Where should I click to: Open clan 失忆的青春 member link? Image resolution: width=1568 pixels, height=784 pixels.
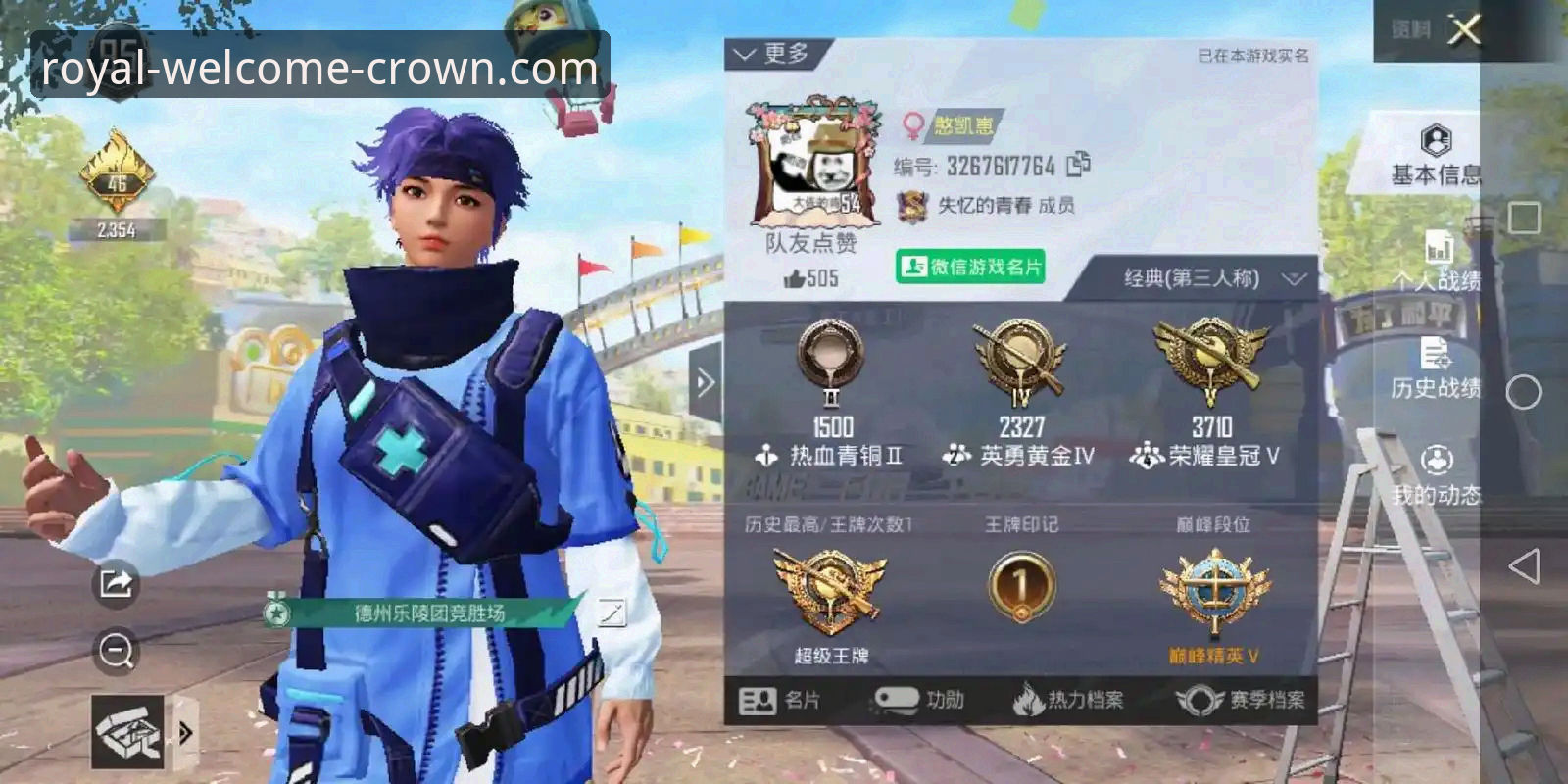click(x=983, y=206)
